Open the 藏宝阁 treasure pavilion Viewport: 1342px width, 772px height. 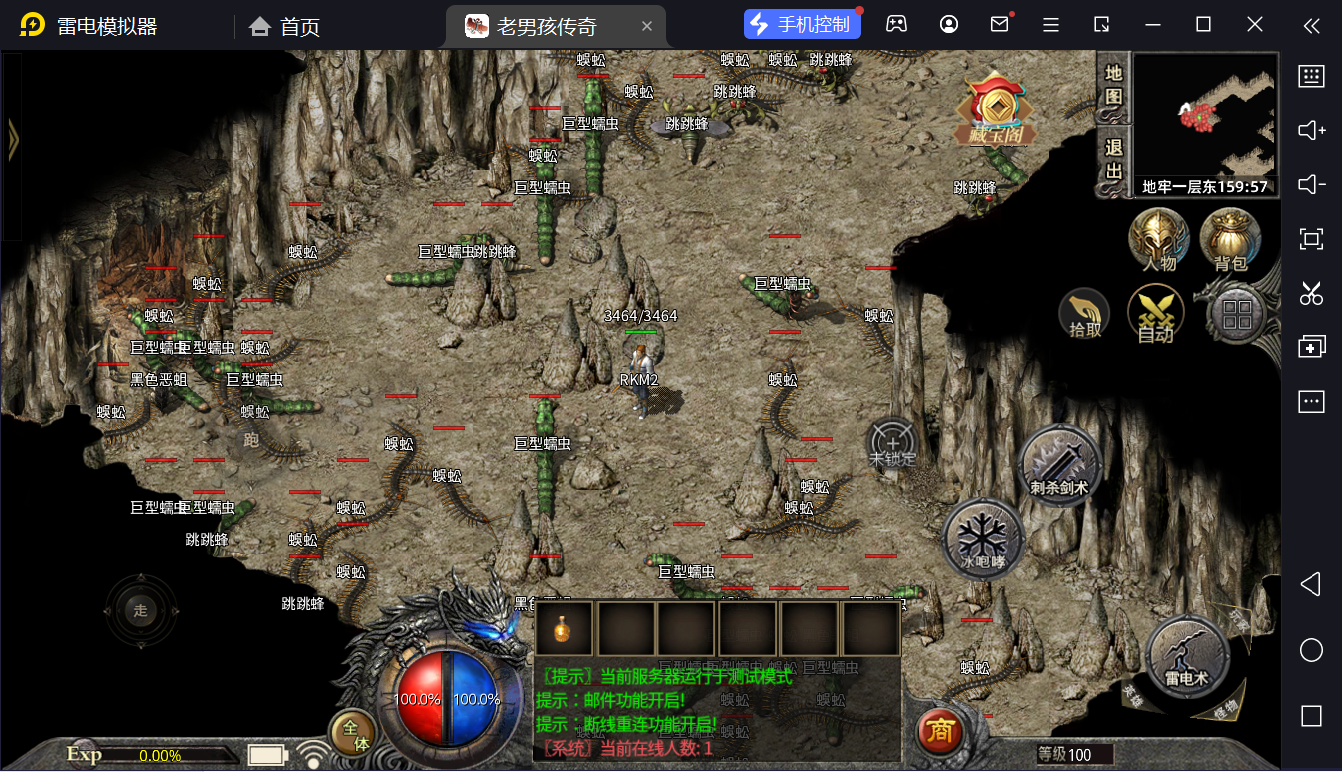[x=995, y=112]
